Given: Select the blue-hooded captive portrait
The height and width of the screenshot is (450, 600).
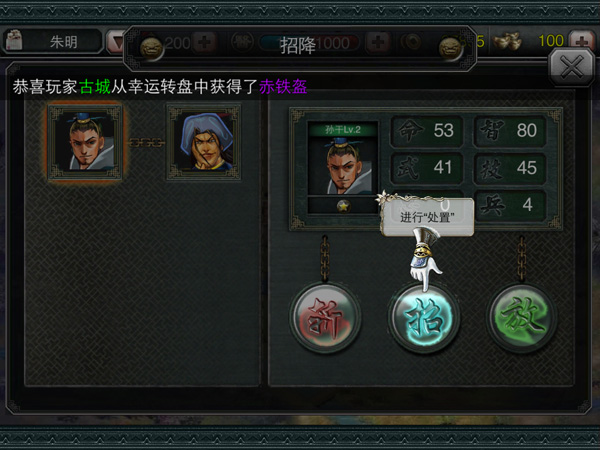Looking at the screenshot, I should tap(203, 142).
